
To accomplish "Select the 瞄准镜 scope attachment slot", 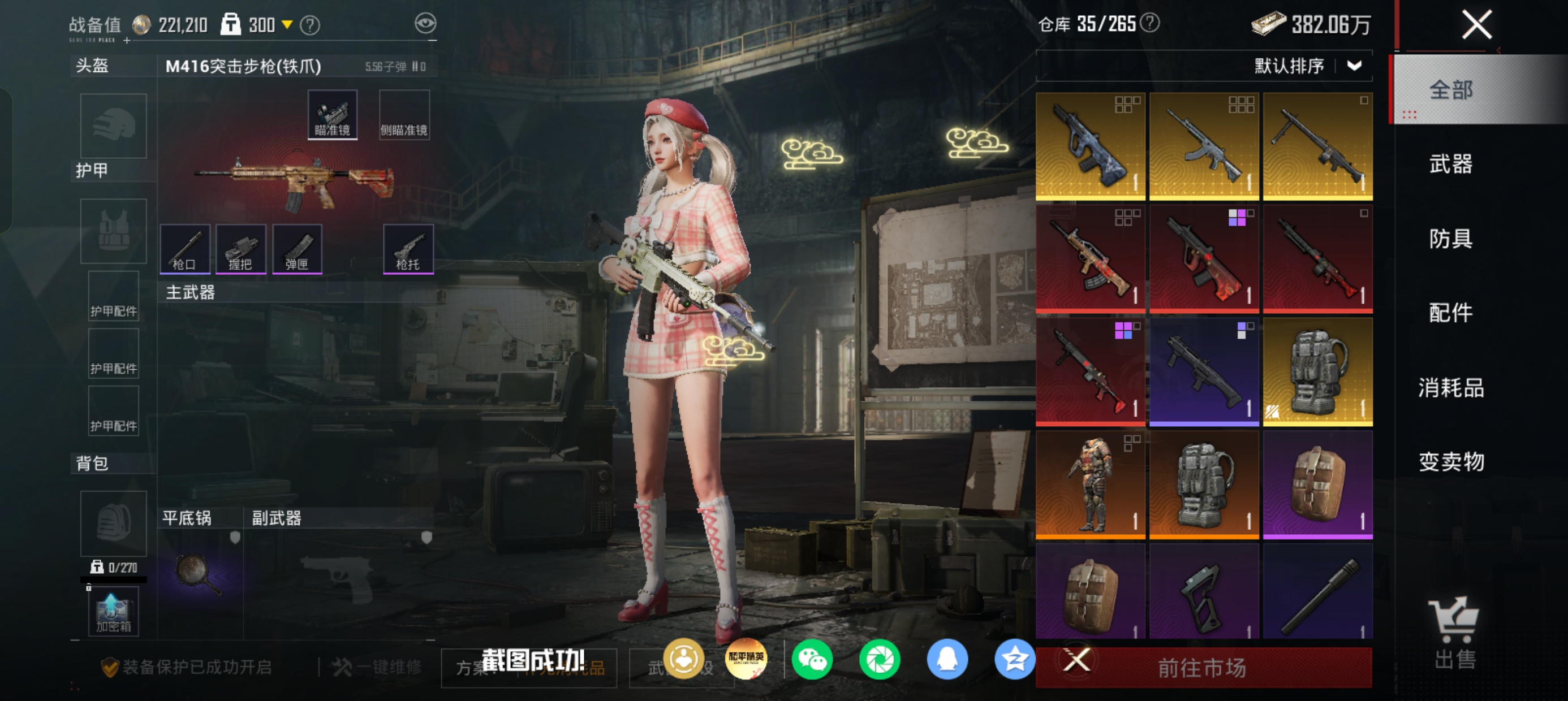I will [333, 115].
